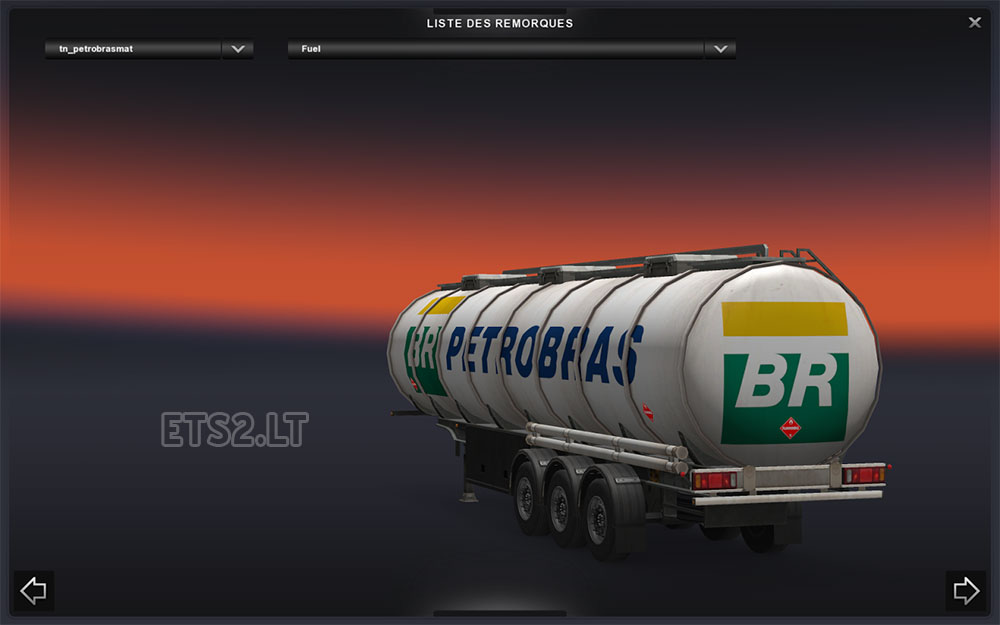
Task: Show the previous trailer with left arrow
Action: (x=33, y=590)
